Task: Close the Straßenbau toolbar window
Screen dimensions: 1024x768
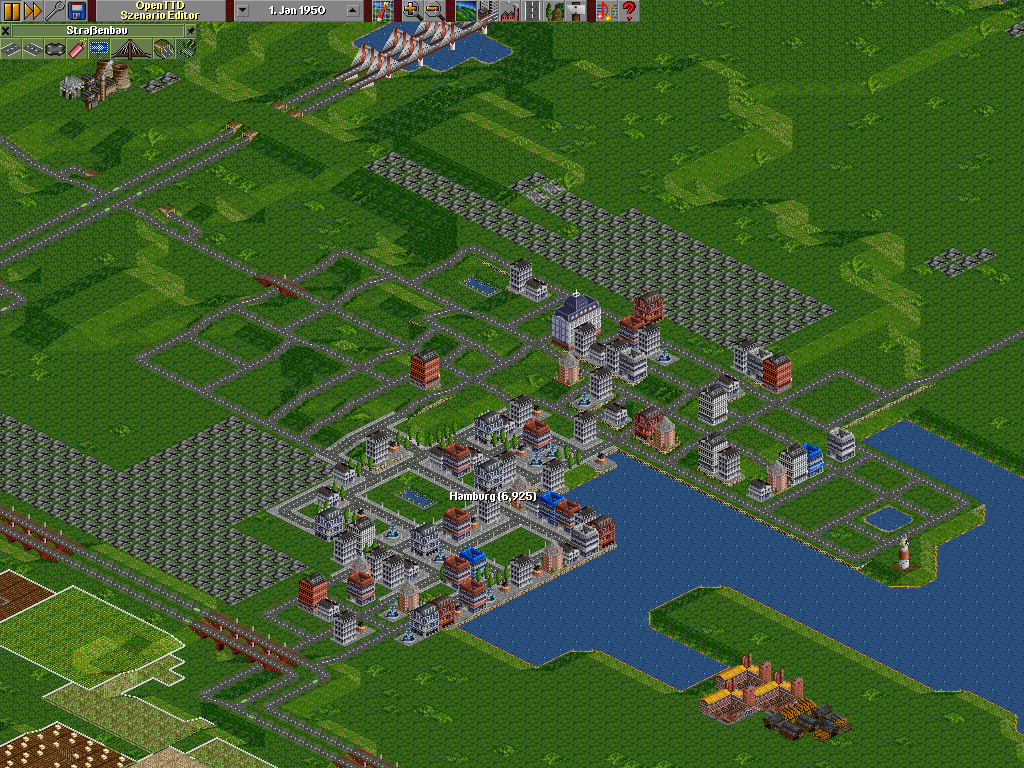Action: [6, 31]
